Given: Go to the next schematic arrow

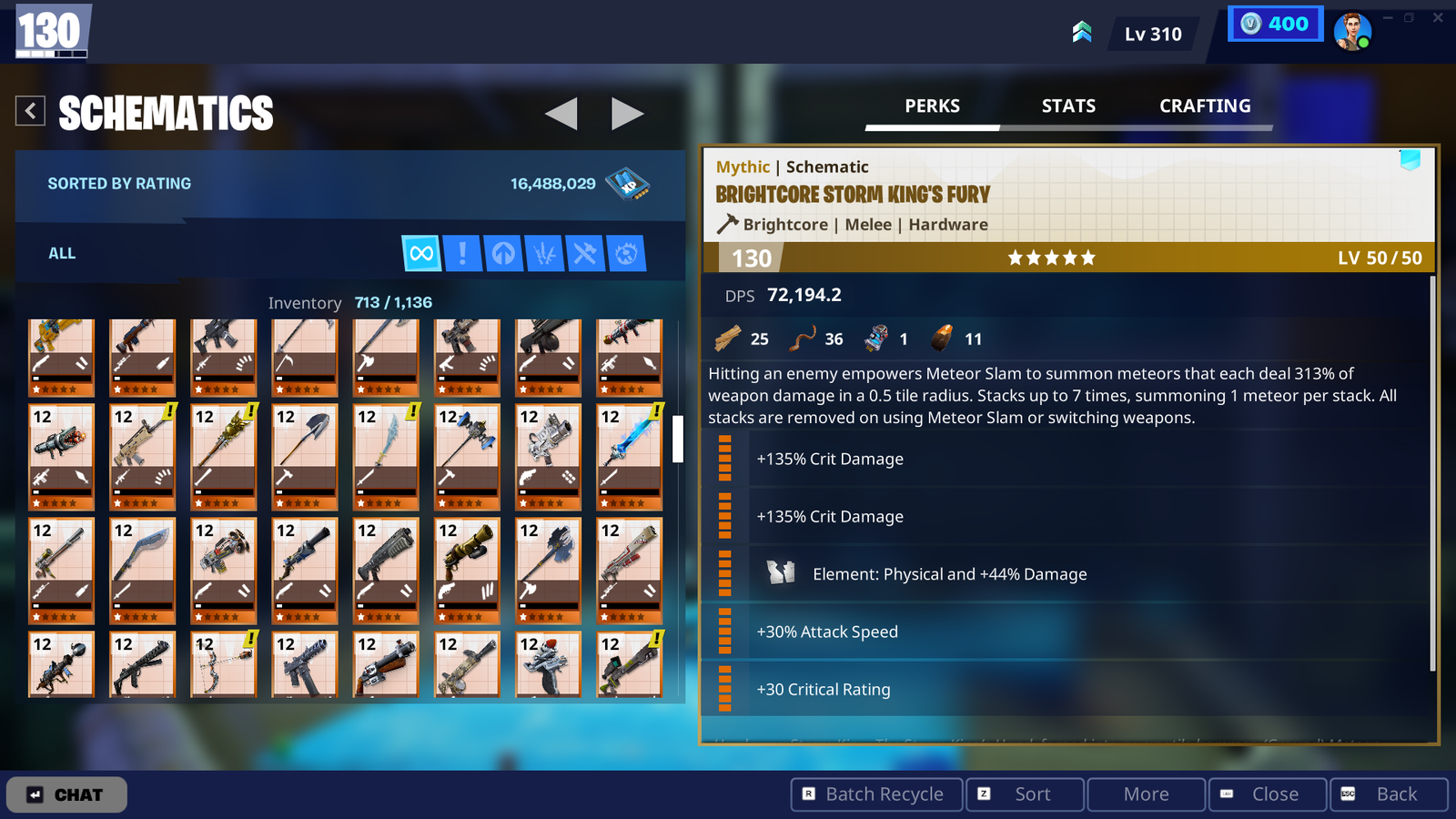Looking at the screenshot, I should click(627, 114).
